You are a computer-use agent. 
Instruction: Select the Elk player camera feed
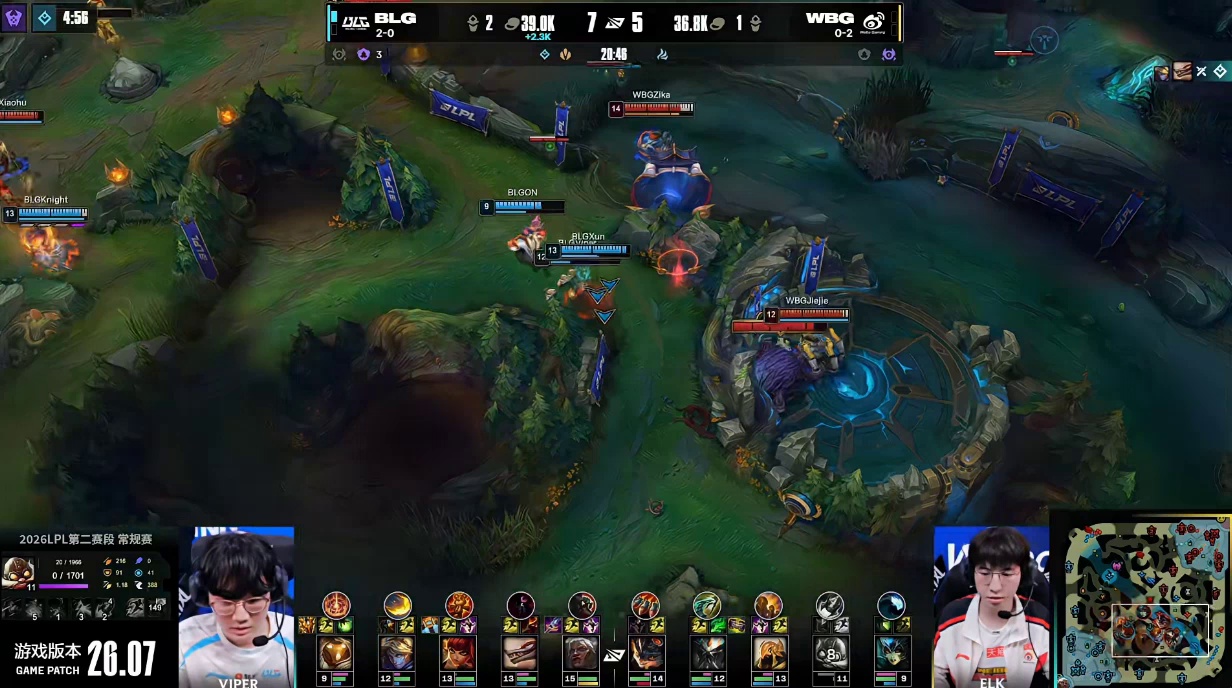tap(990, 605)
